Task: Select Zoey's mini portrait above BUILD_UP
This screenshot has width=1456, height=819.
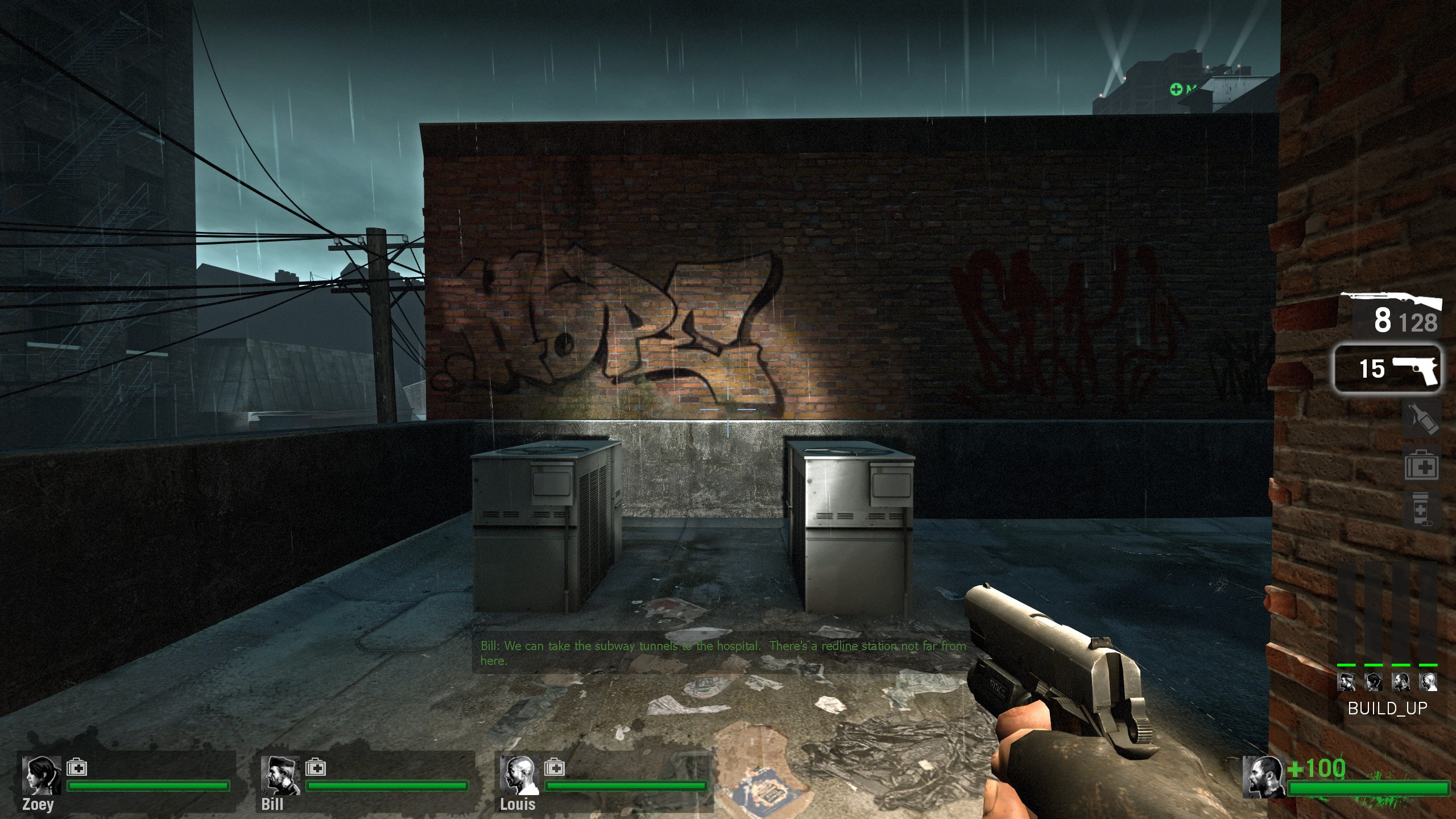Action: [1372, 681]
